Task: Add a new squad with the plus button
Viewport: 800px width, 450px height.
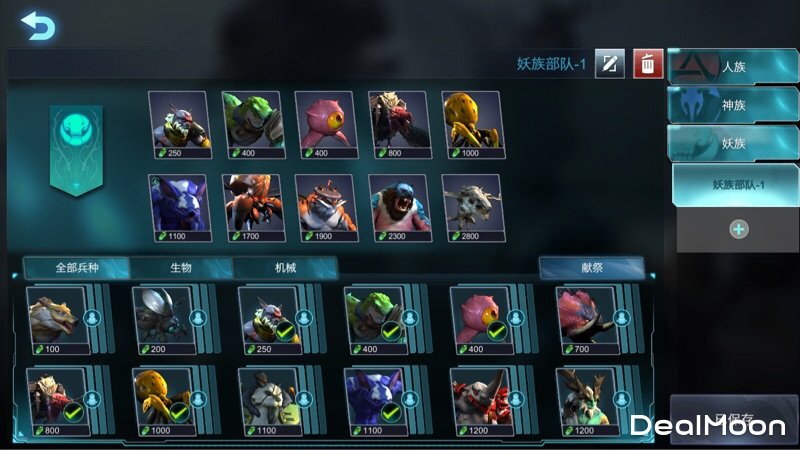Action: pyautogui.click(x=738, y=229)
